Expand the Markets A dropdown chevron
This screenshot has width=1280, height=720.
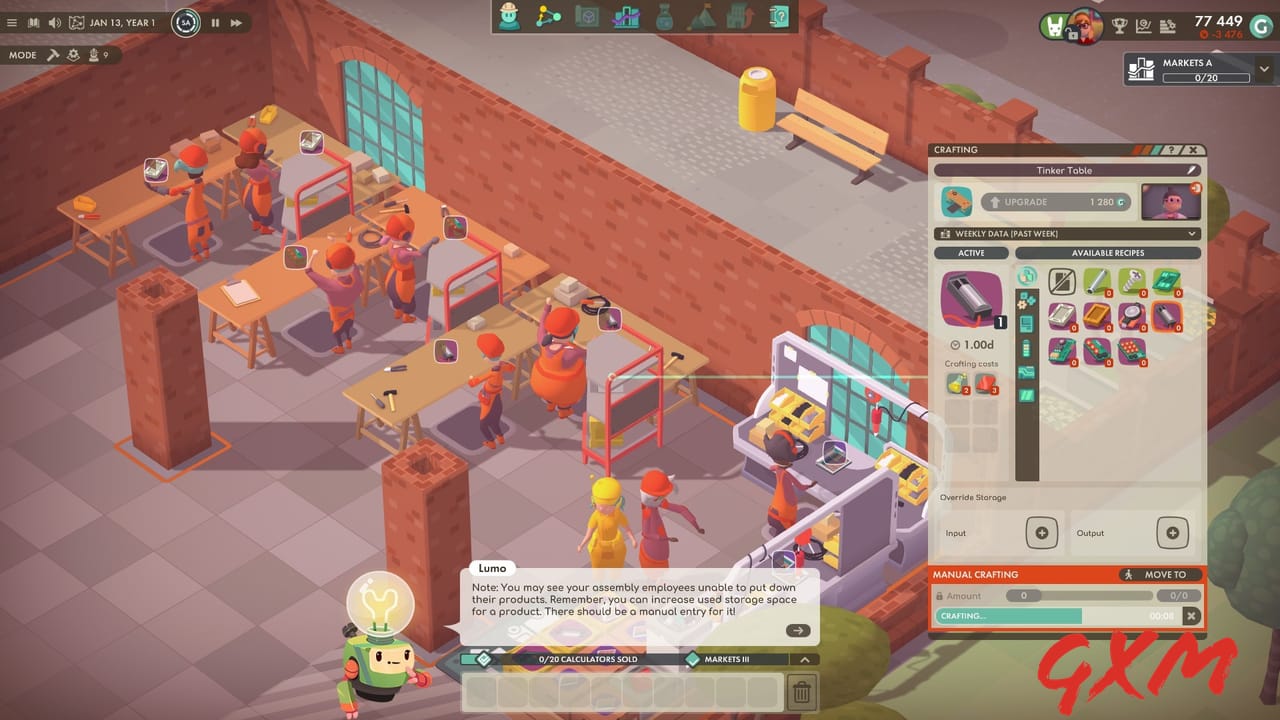1264,70
